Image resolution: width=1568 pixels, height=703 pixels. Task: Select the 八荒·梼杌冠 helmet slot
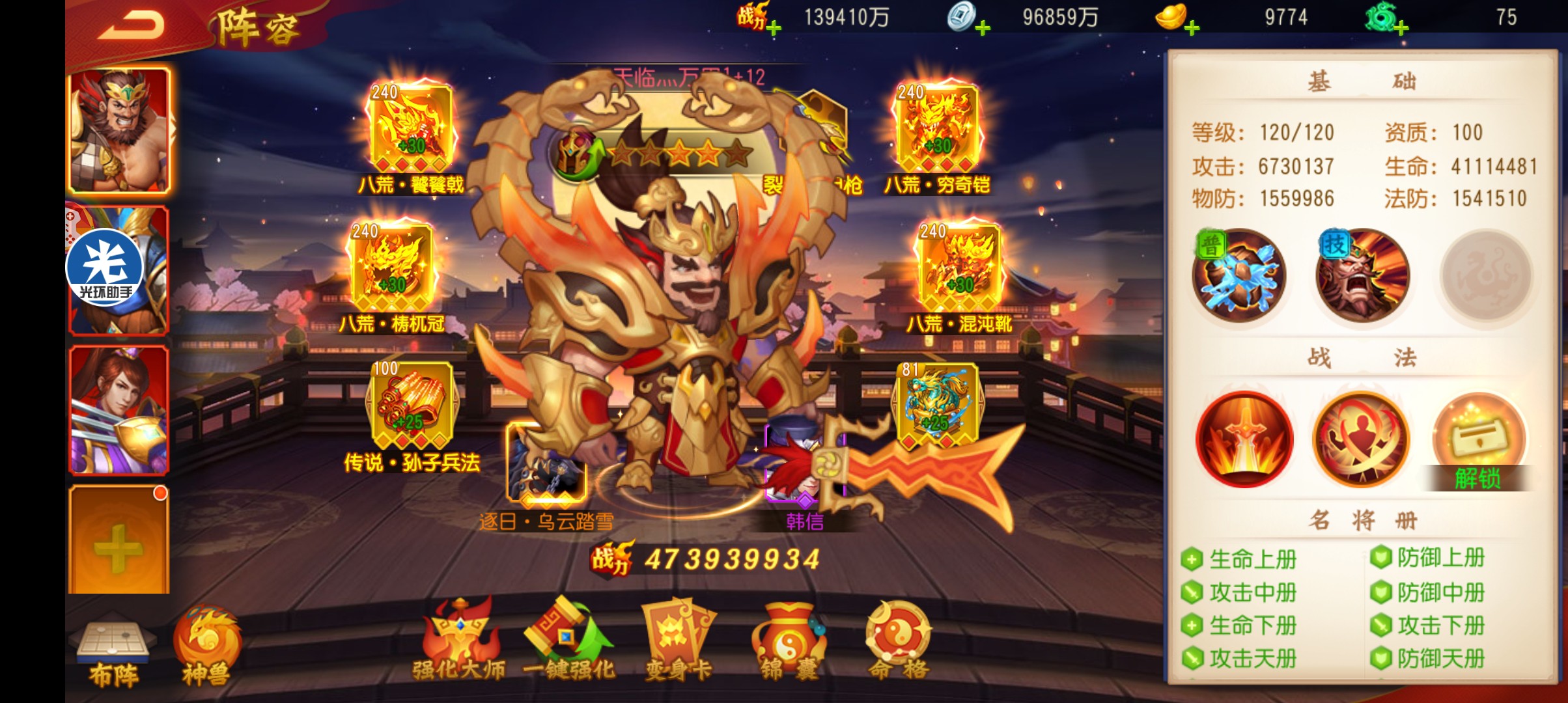(x=392, y=267)
